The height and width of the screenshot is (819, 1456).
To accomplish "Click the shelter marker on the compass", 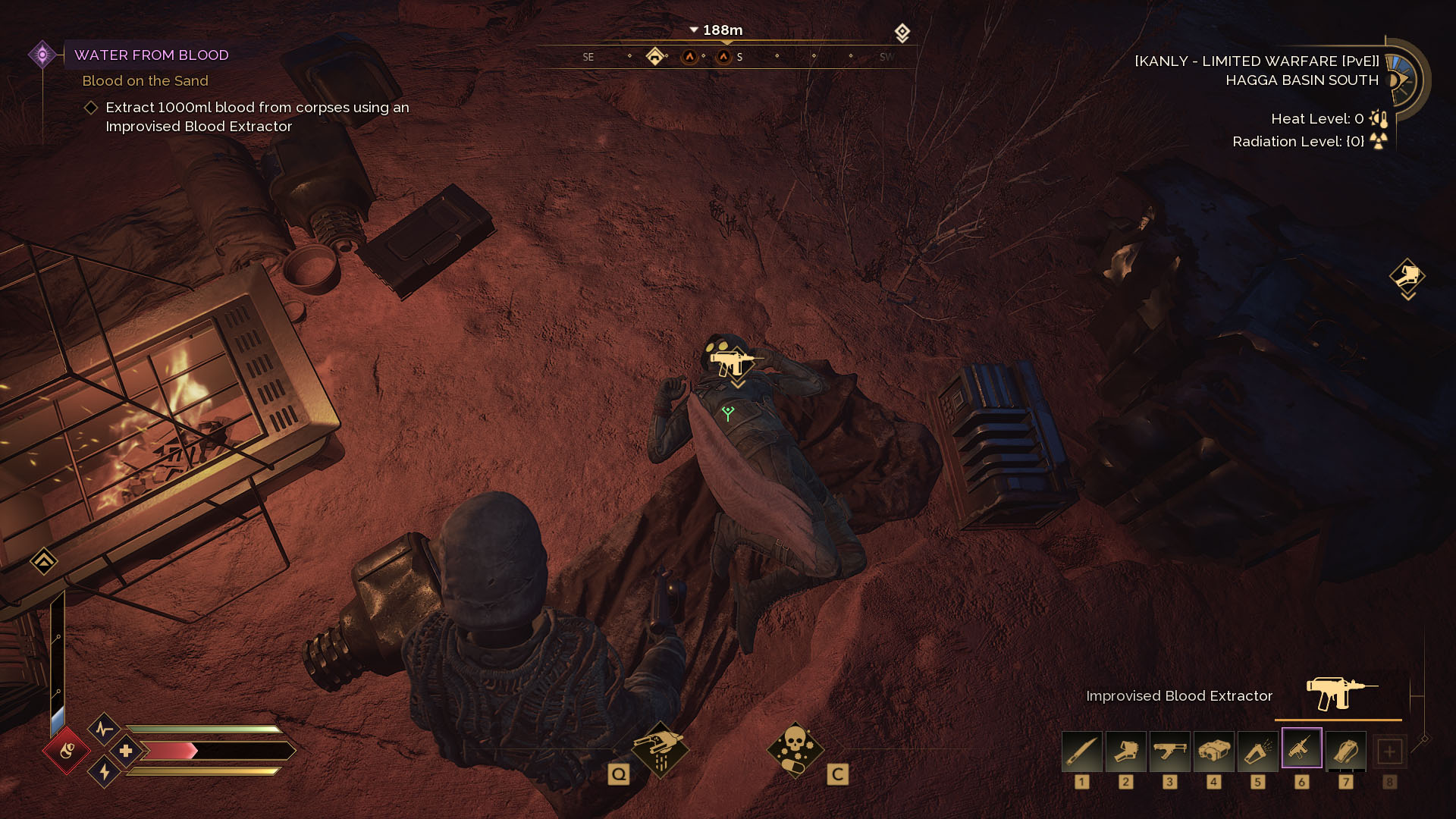I will pos(657,55).
